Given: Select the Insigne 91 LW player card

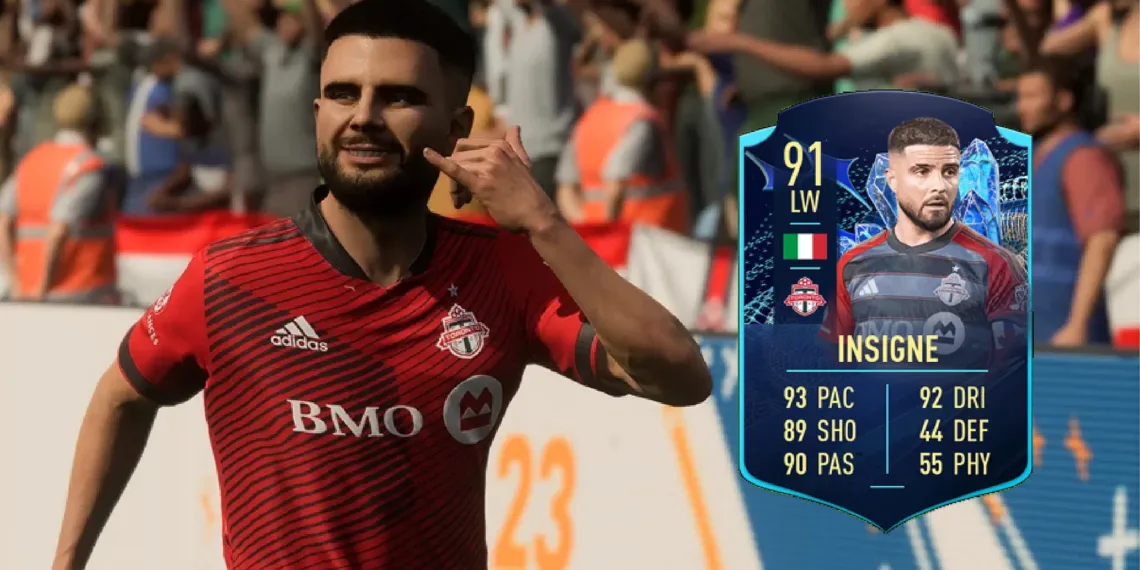Looking at the screenshot, I should [x=884, y=310].
